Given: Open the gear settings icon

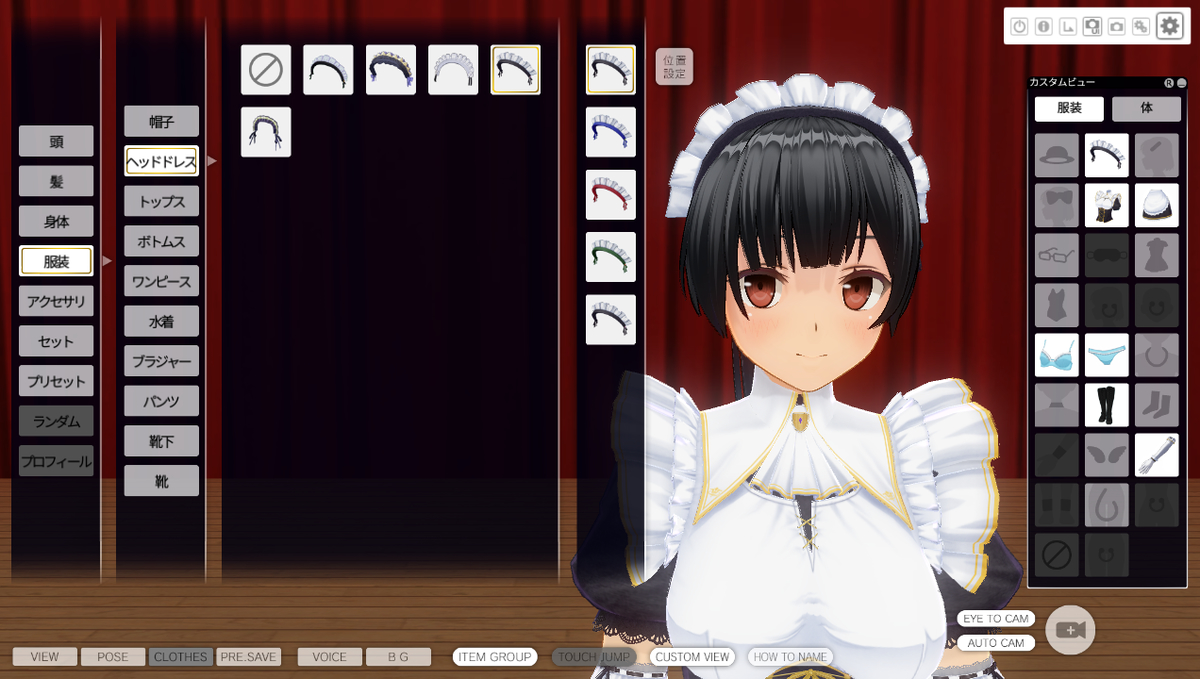Looking at the screenshot, I should pos(1169,27).
